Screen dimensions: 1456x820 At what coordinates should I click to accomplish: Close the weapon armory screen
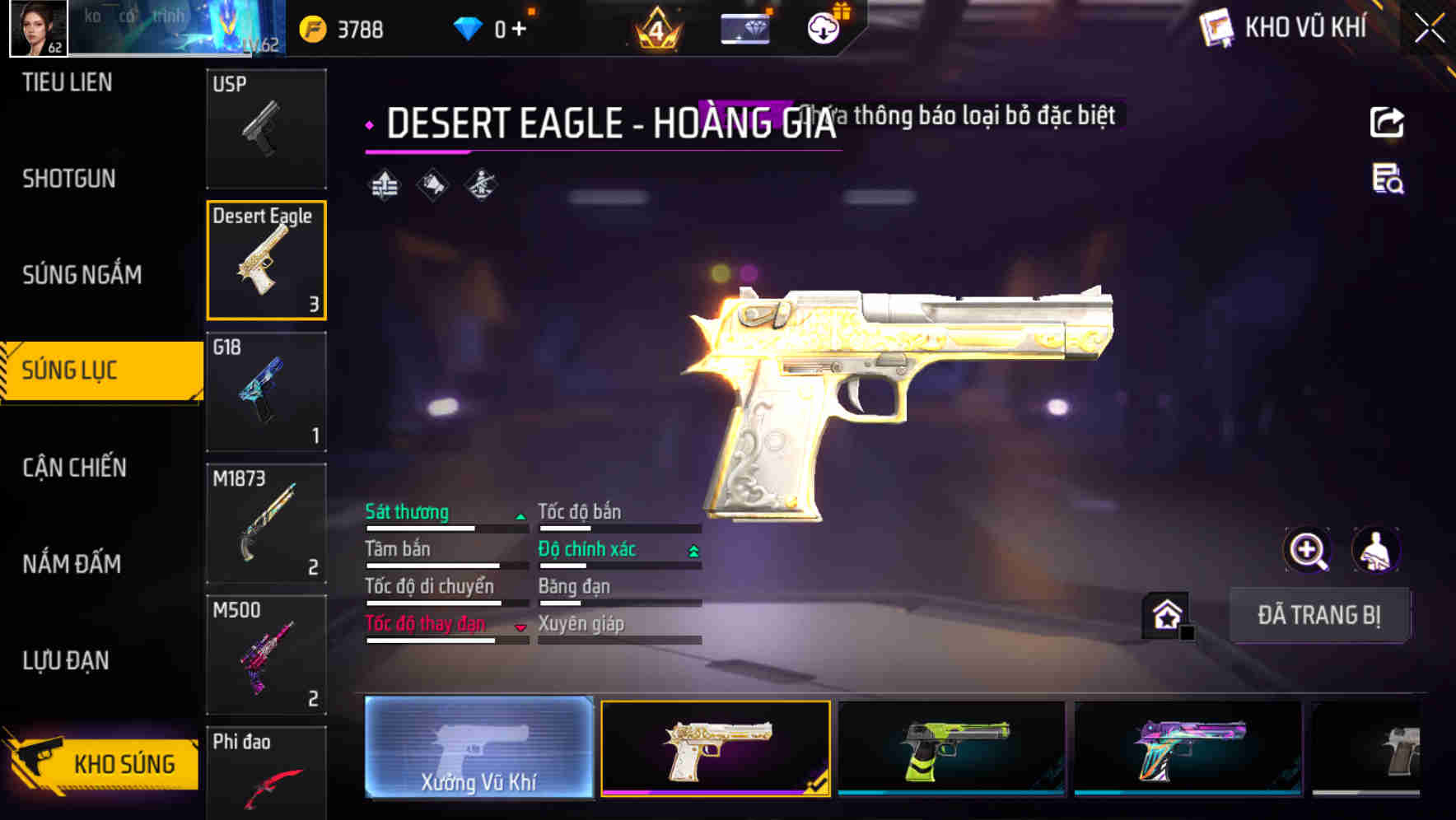click(x=1429, y=29)
